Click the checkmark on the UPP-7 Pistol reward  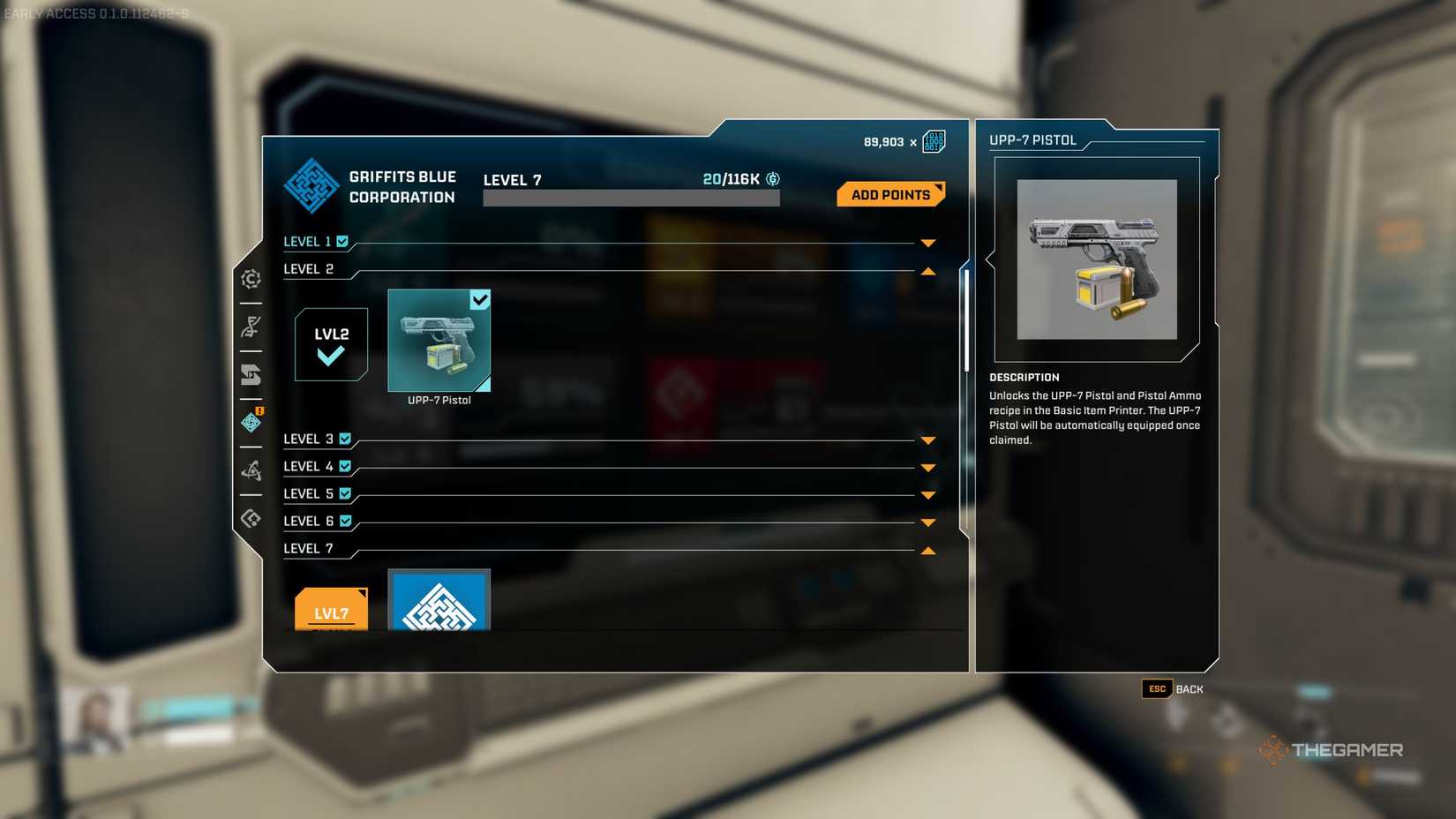479,300
